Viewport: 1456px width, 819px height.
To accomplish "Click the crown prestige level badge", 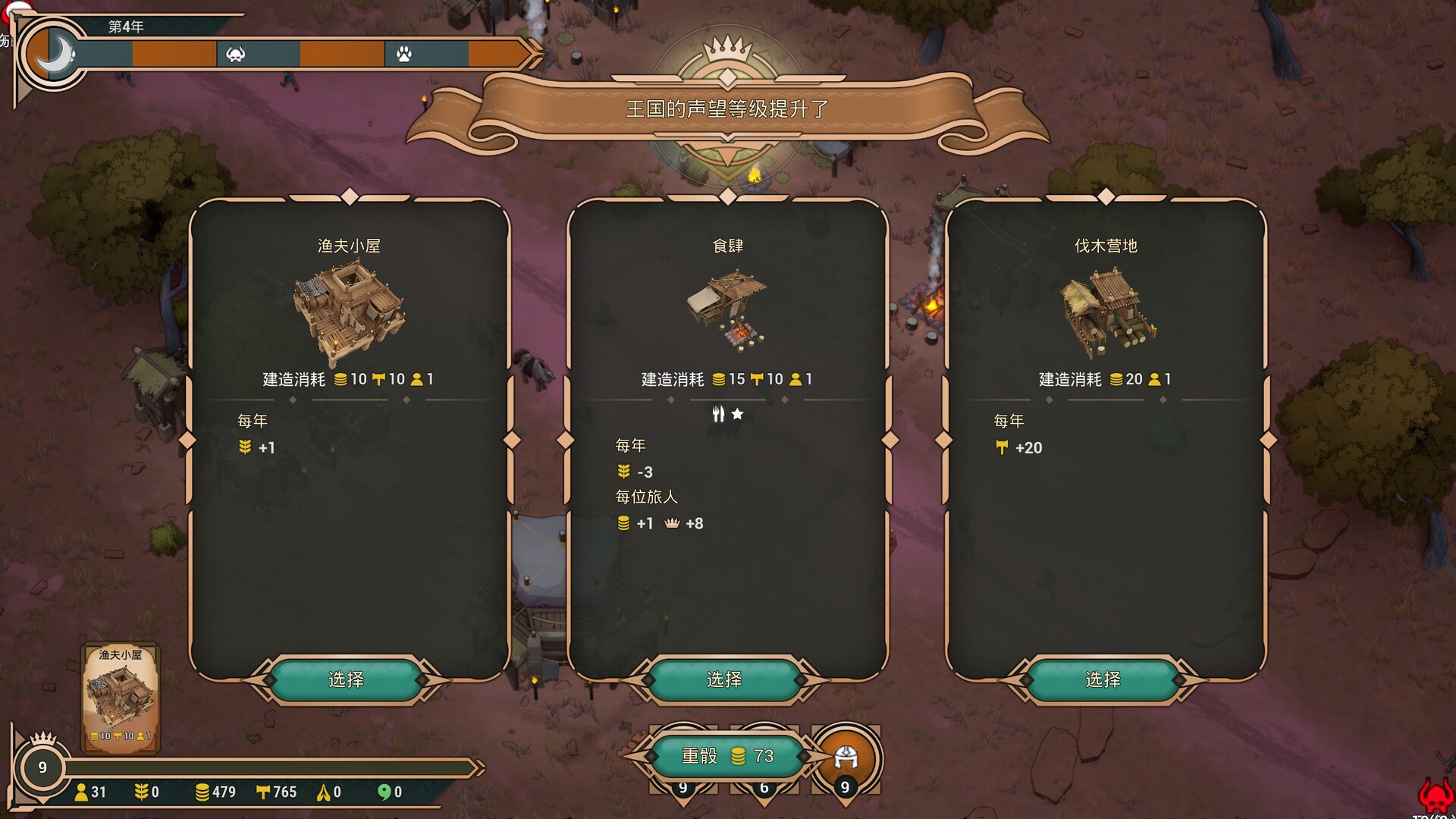I will (x=42, y=764).
